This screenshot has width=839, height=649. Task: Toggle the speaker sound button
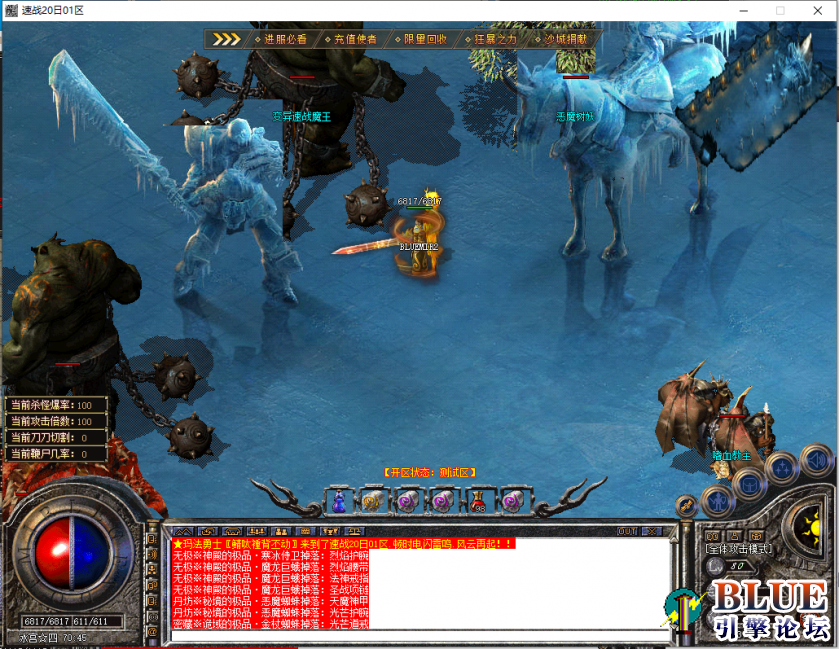[816, 460]
